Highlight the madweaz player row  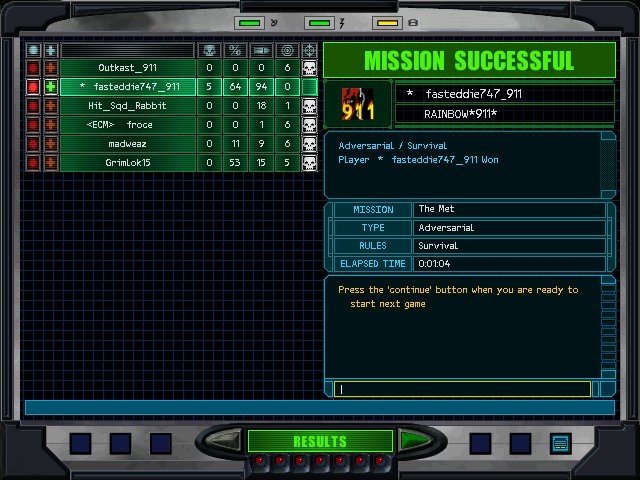[127, 144]
